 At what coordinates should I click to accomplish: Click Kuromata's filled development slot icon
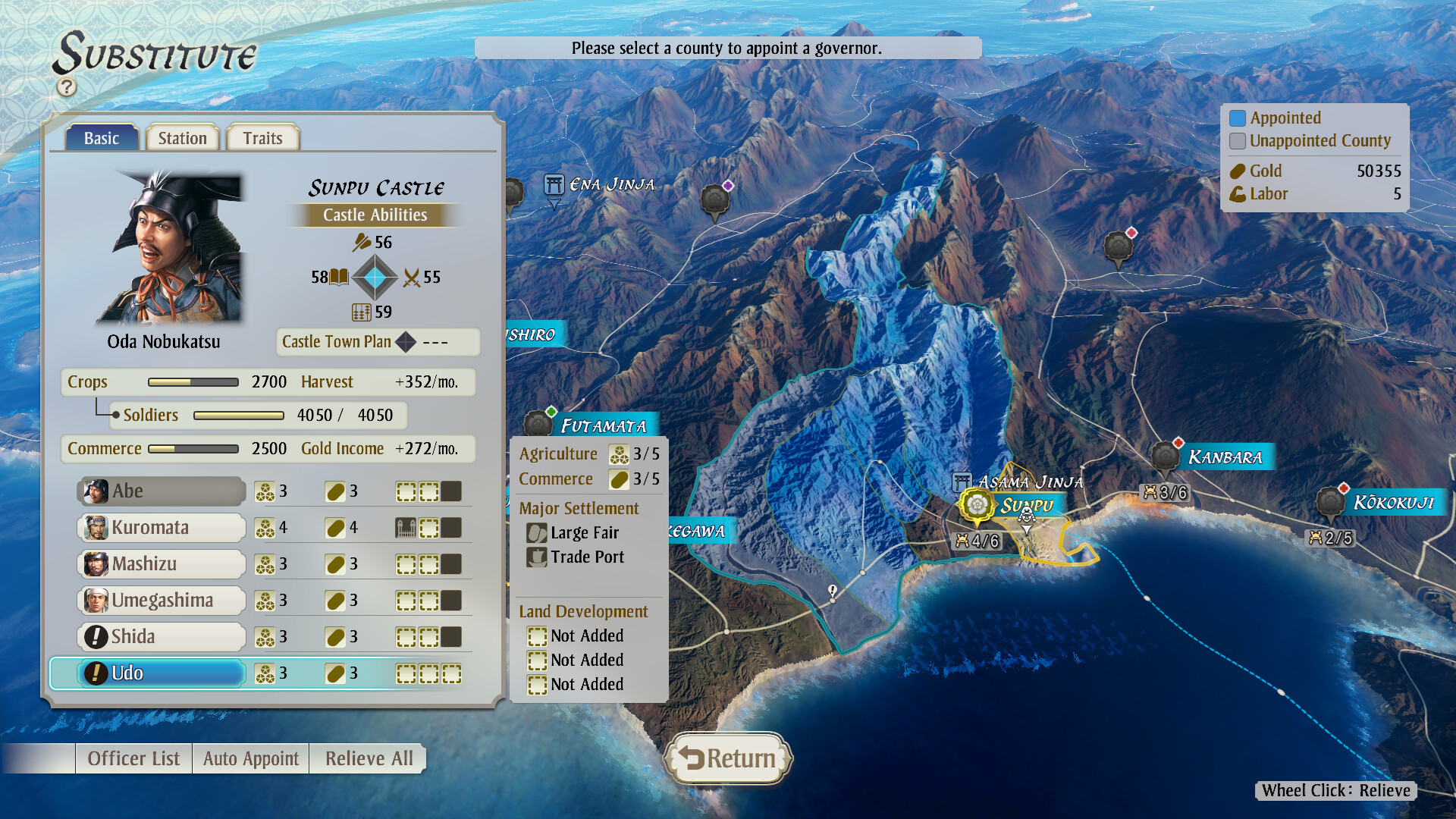click(407, 527)
